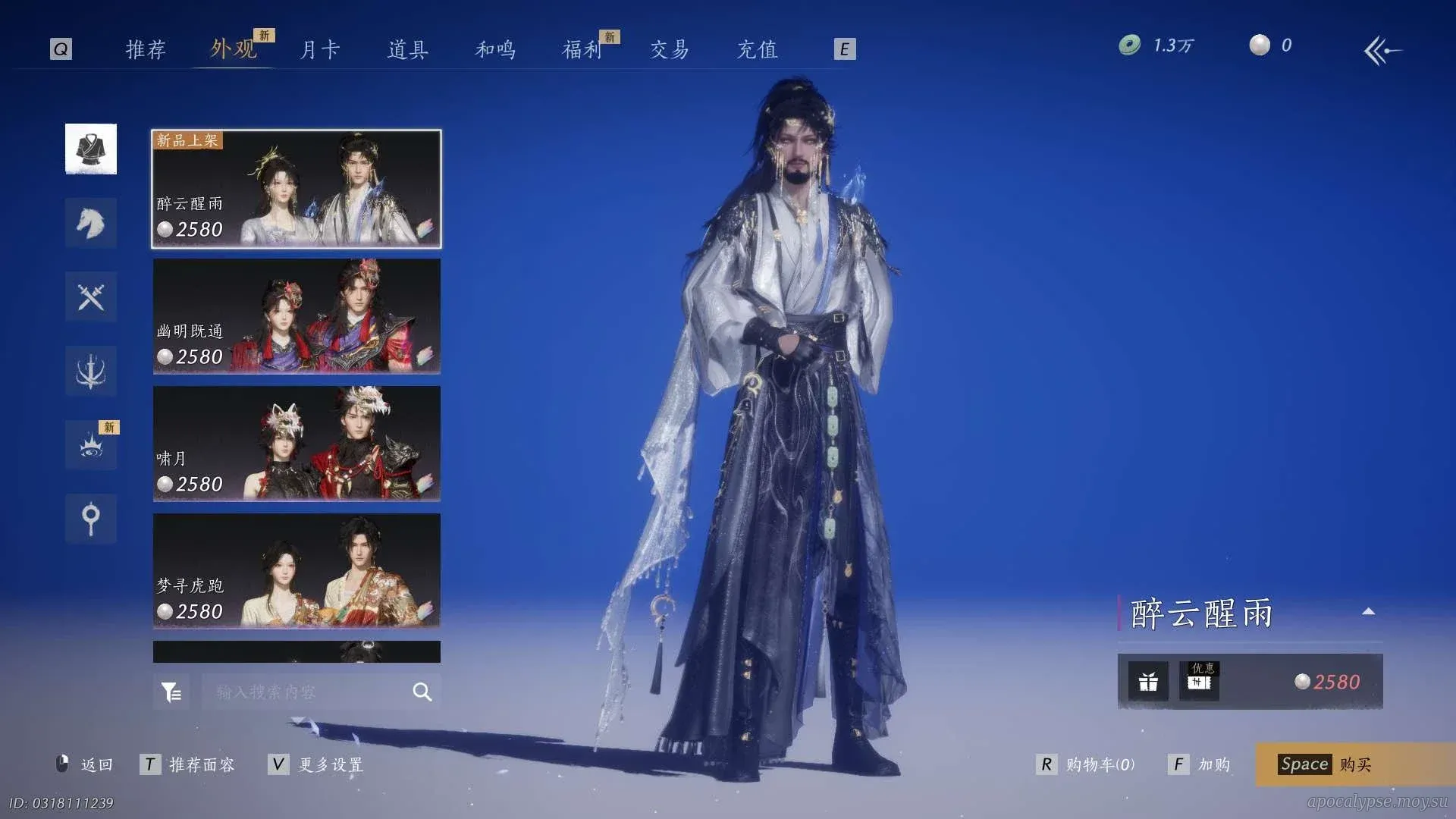
Task: Open the filter list button
Action: pyautogui.click(x=171, y=692)
